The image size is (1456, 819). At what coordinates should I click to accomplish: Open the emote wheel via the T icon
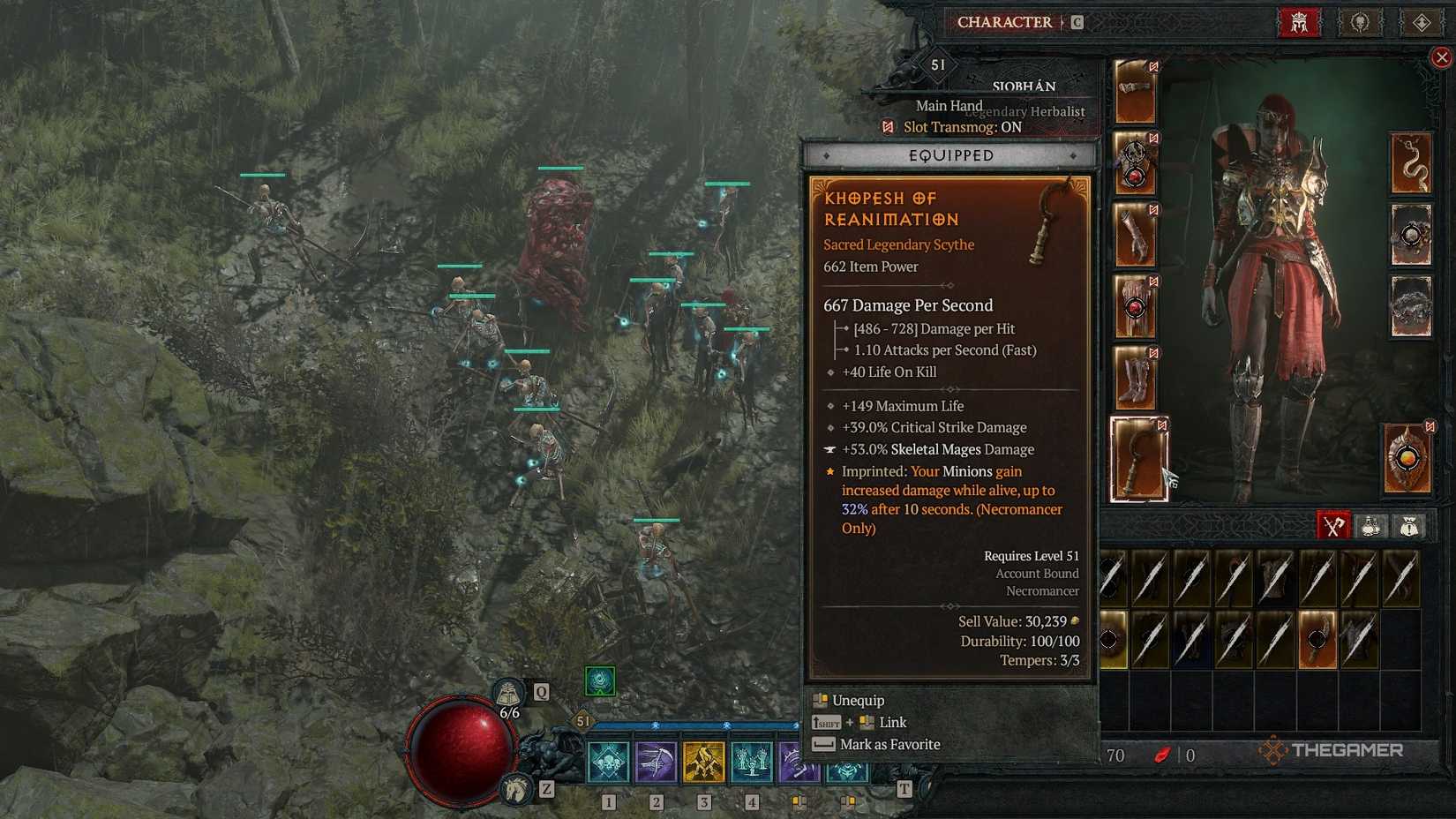pyautogui.click(x=904, y=789)
